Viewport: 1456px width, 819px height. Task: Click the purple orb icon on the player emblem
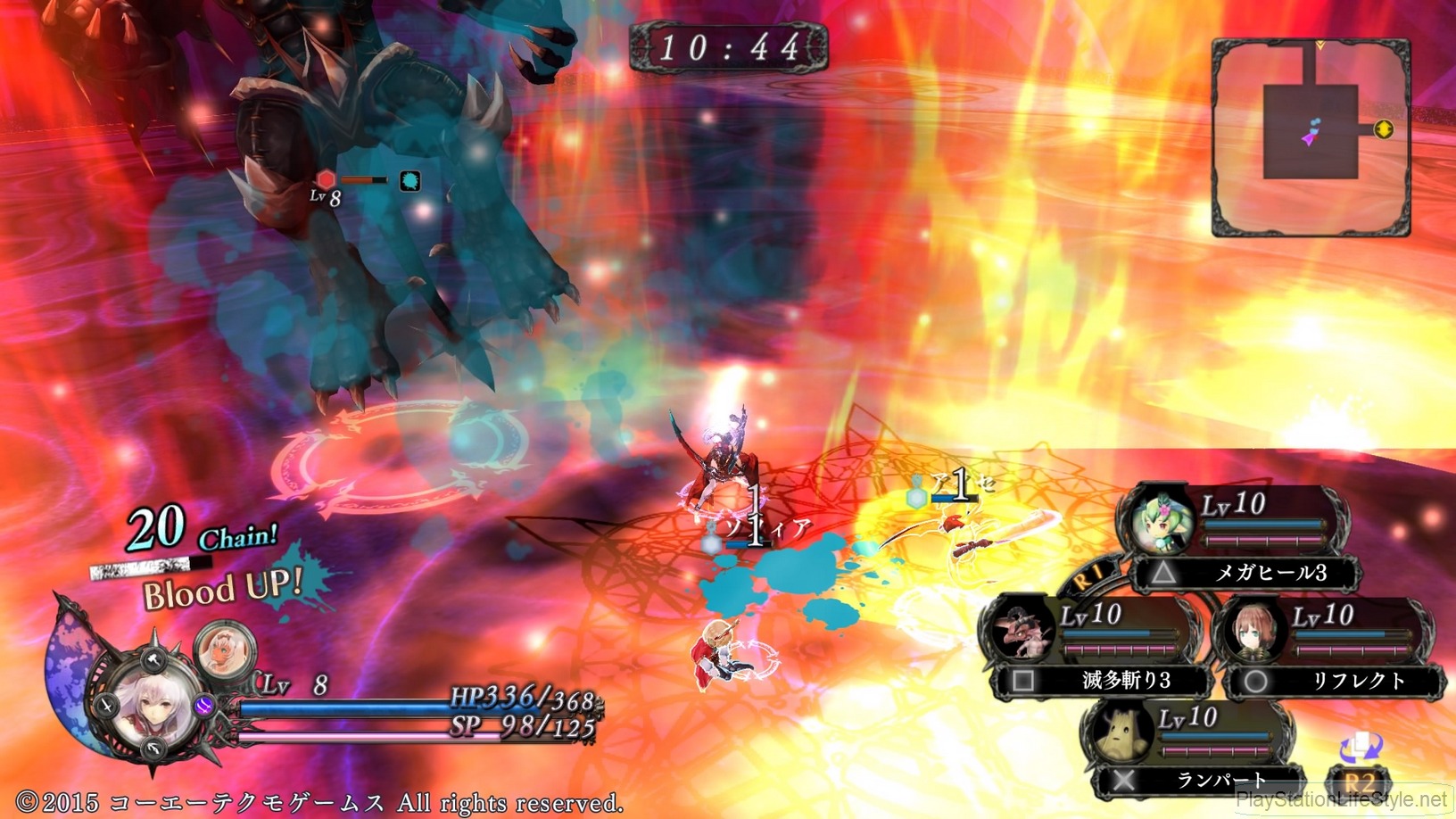pos(204,706)
